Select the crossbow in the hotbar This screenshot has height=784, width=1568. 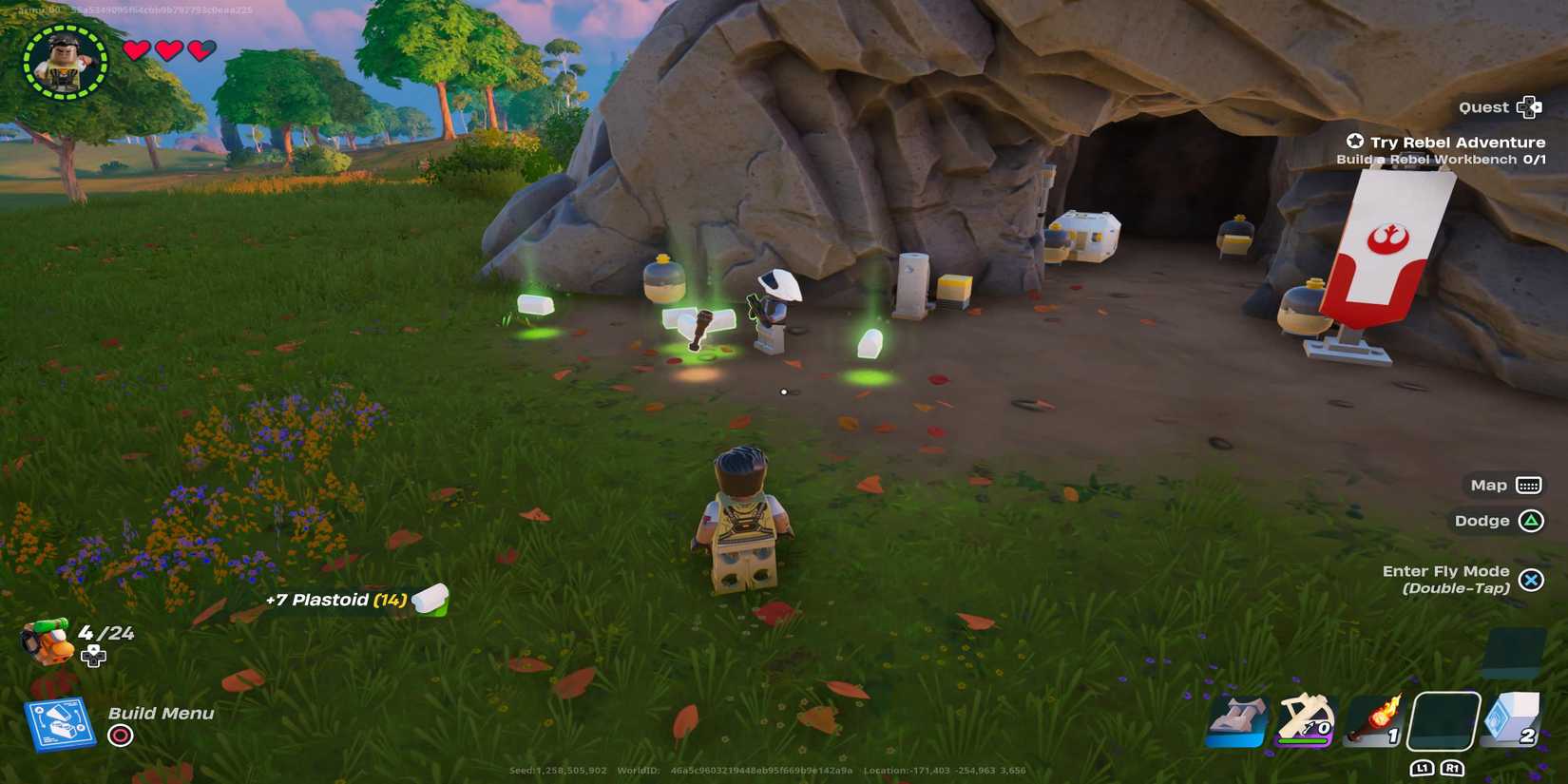click(1304, 720)
